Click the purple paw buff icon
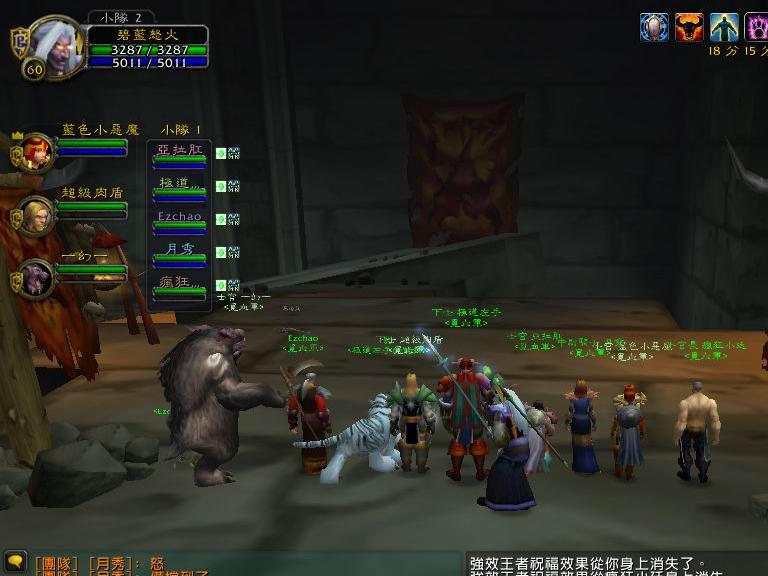 [757, 27]
